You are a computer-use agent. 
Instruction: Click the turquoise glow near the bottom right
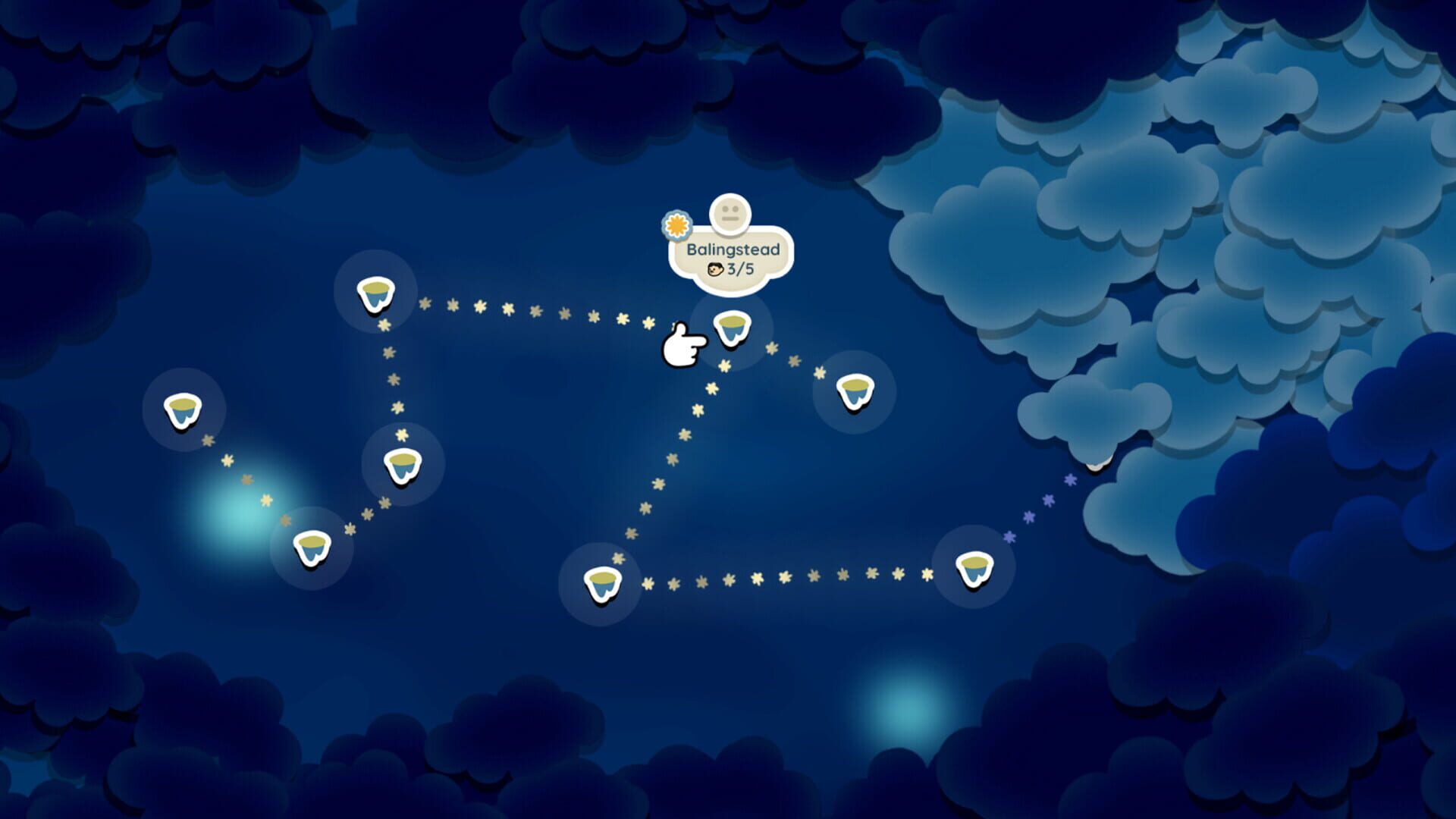click(x=910, y=709)
